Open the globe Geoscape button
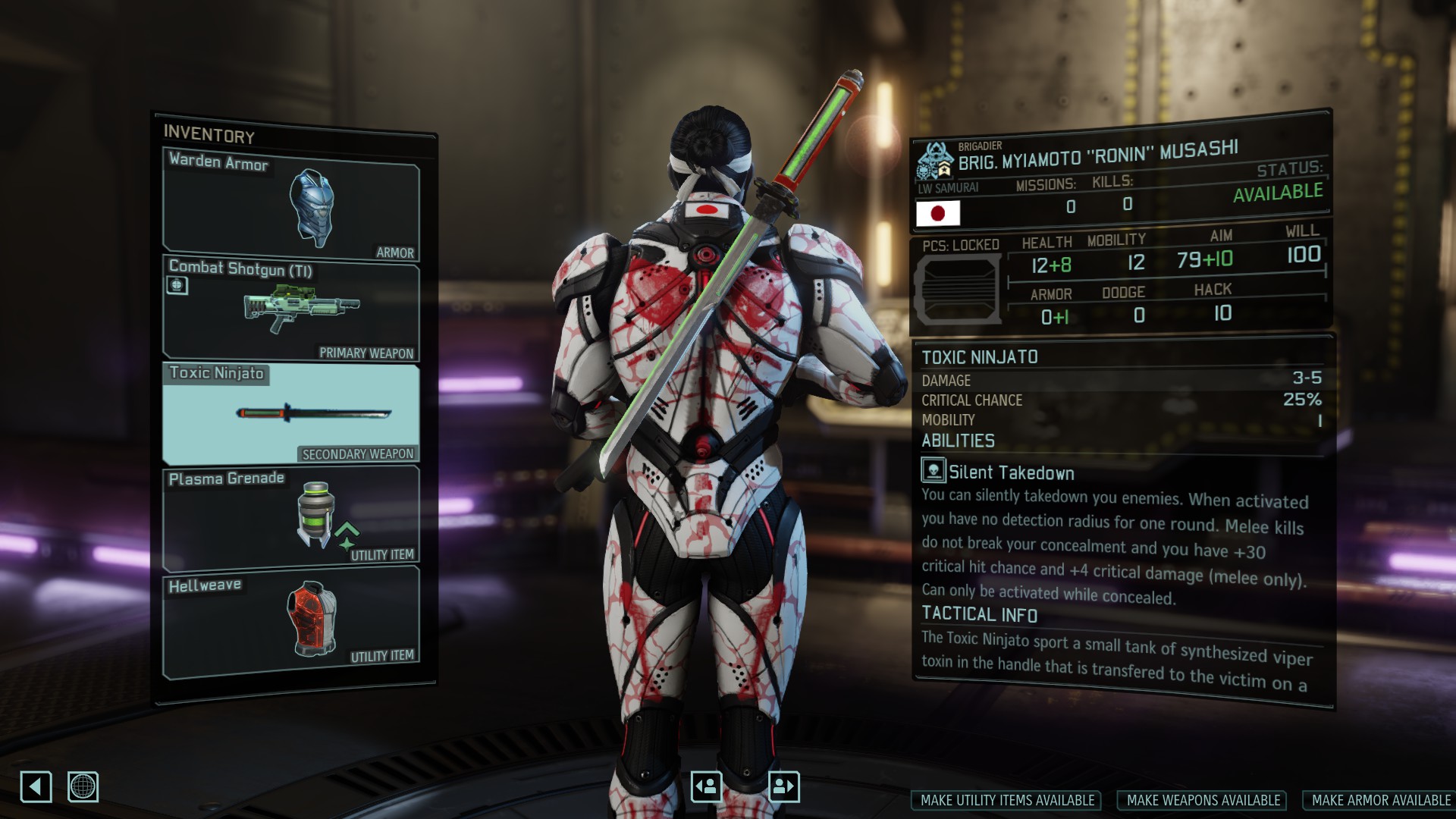Viewport: 1456px width, 819px height. [83, 787]
